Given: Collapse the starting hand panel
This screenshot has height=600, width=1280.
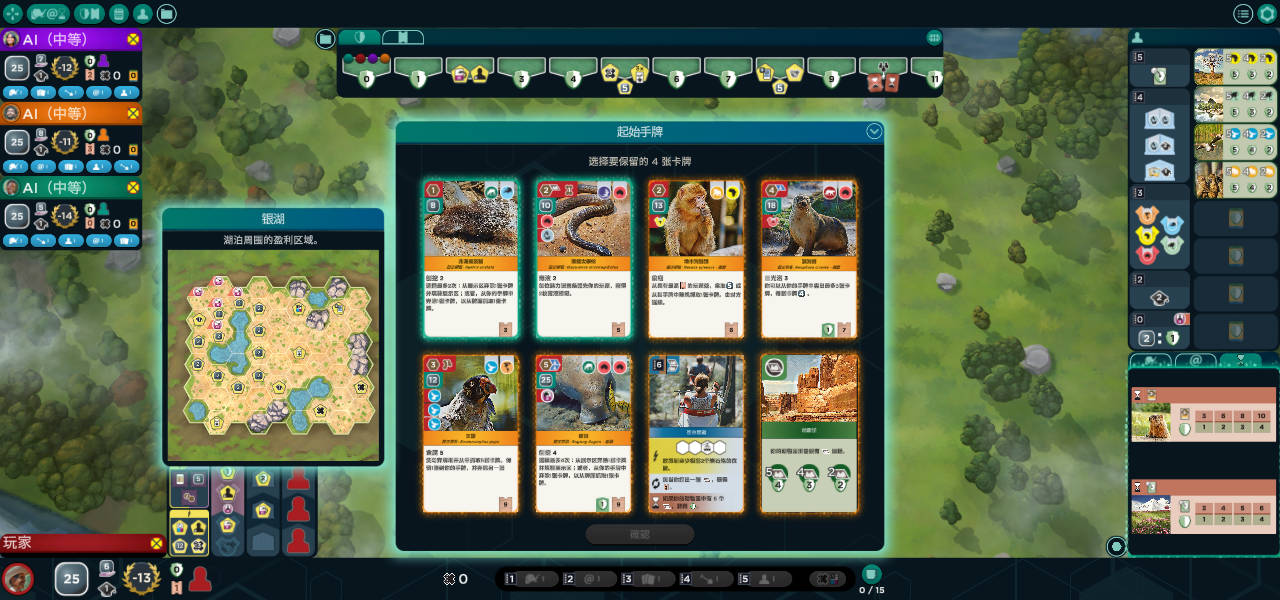Looking at the screenshot, I should coord(874,132).
